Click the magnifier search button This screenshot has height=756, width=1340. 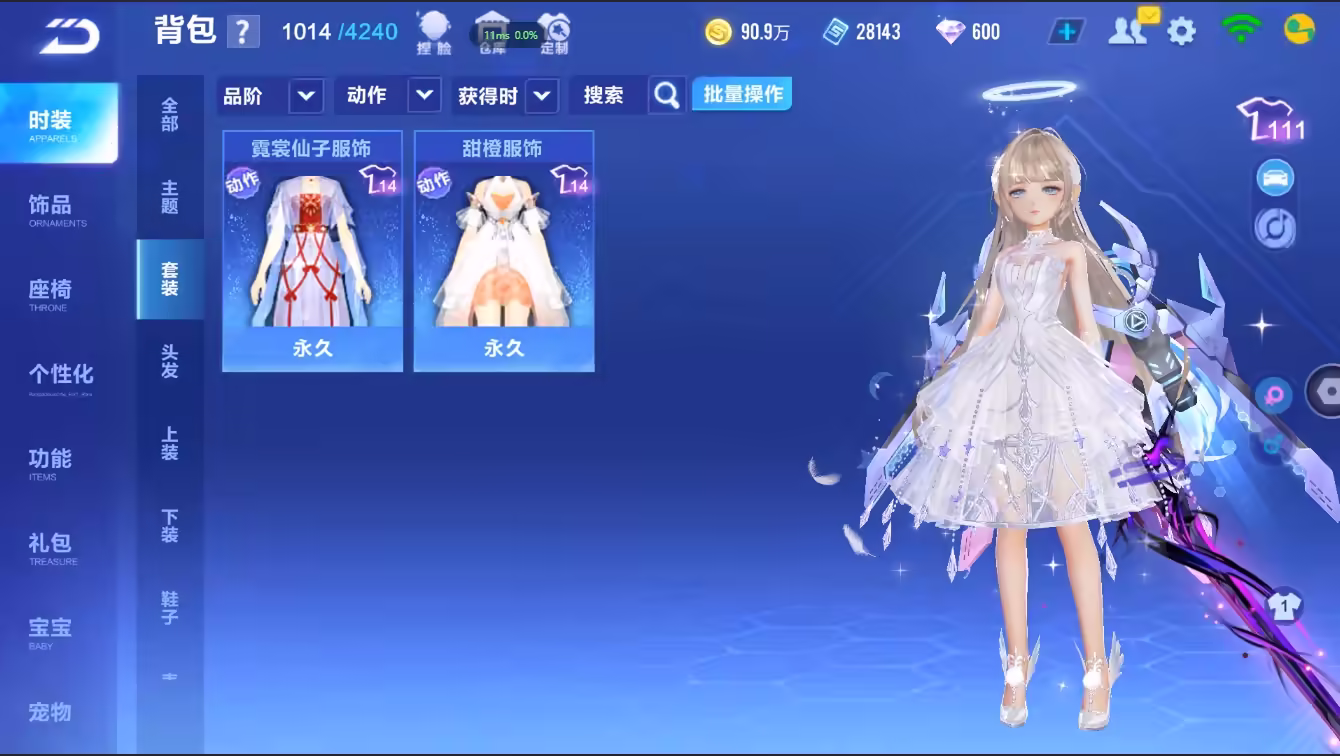click(667, 96)
